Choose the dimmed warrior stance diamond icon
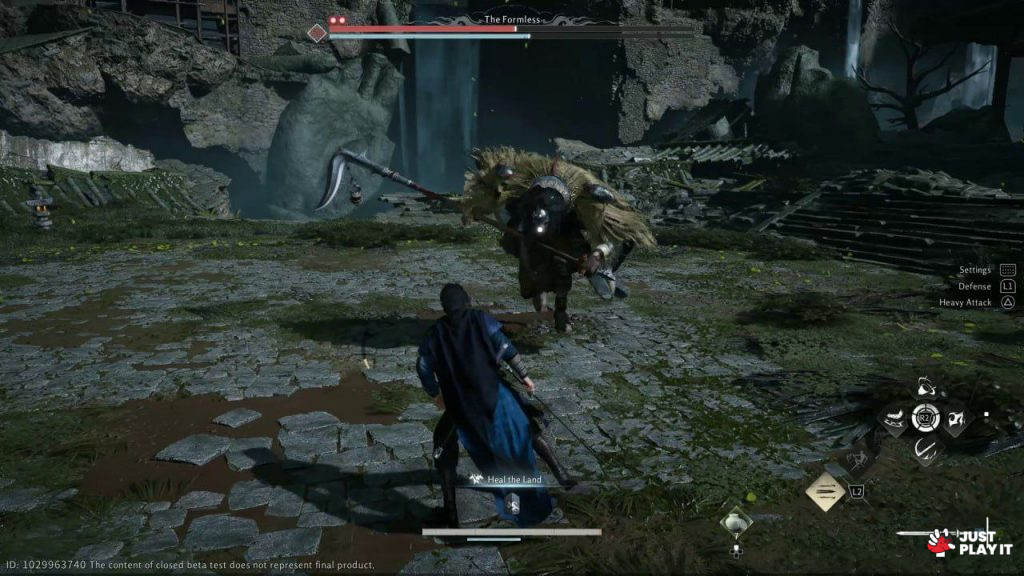Screen dimensions: 1024x576 point(858,460)
